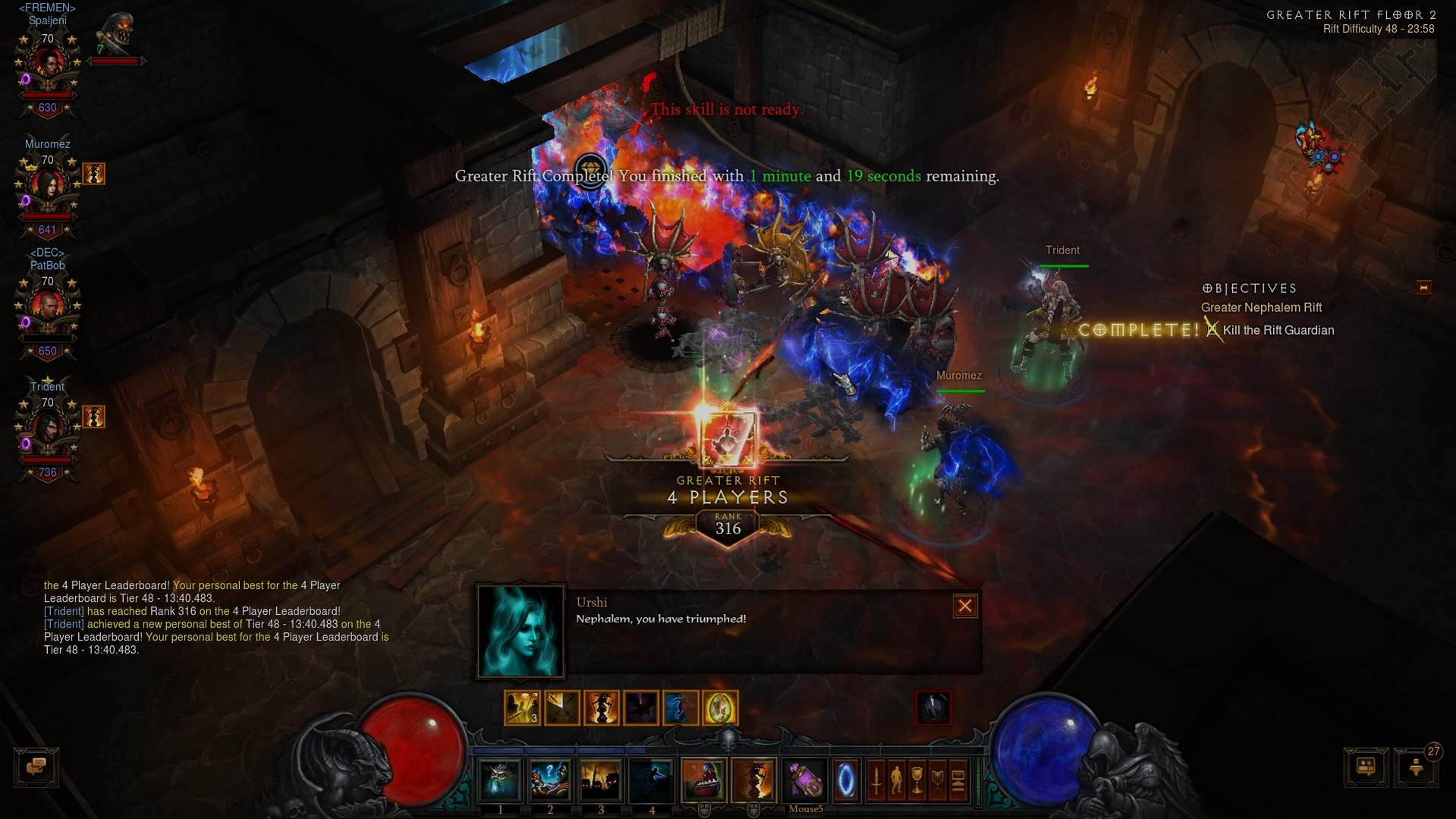The image size is (1456, 819).
Task: Open the character inventory figure icon
Action: point(897,780)
